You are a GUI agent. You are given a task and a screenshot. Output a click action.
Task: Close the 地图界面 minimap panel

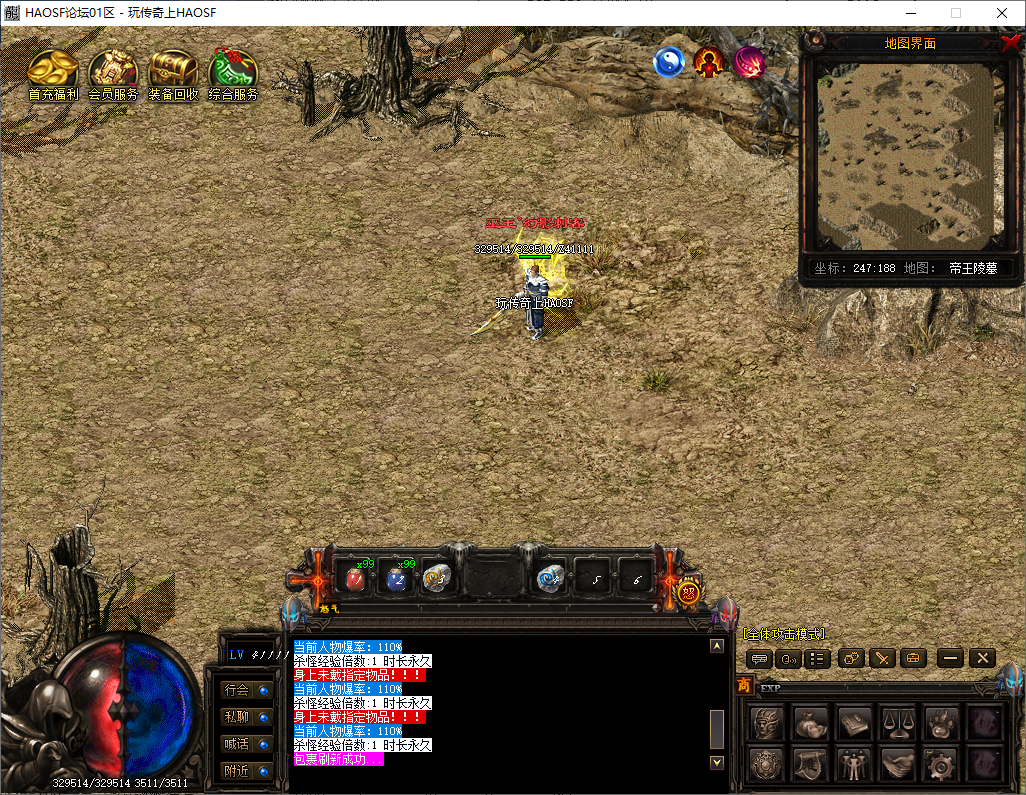1010,43
